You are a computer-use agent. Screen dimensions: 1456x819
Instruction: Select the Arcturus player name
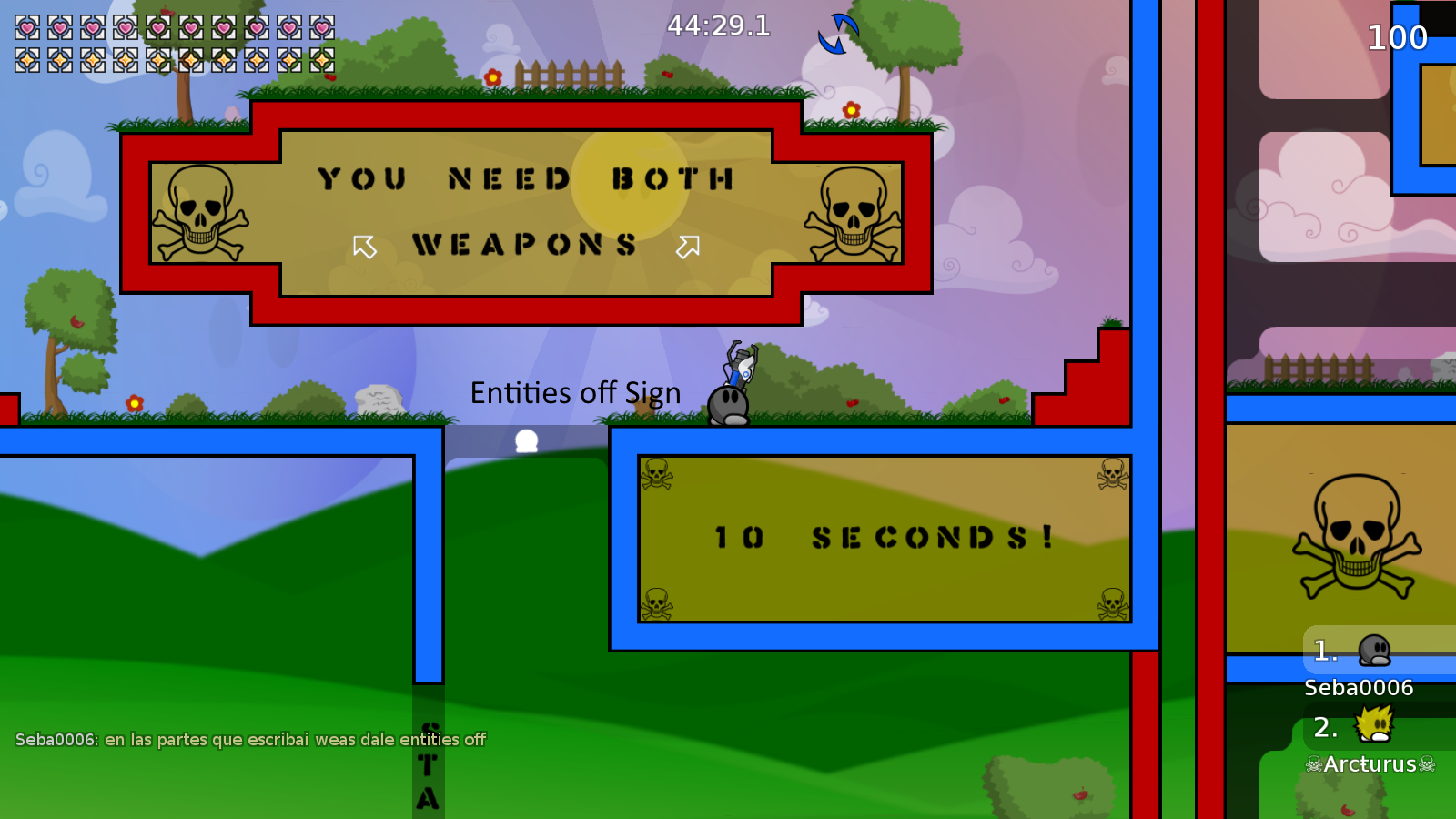click(1368, 764)
